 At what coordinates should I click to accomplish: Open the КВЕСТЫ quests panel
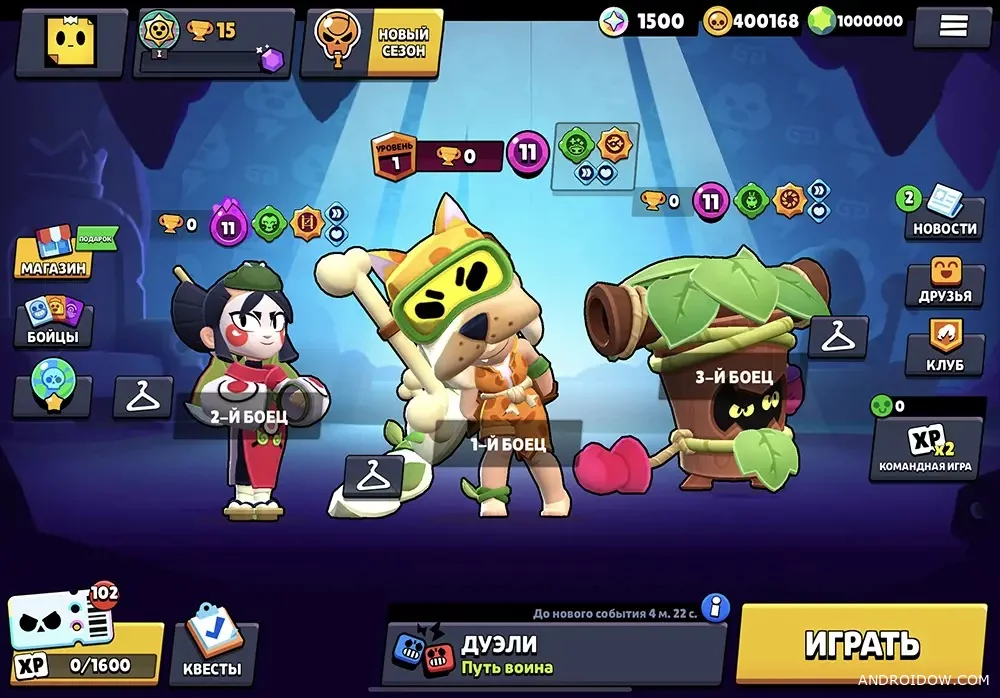(x=214, y=651)
